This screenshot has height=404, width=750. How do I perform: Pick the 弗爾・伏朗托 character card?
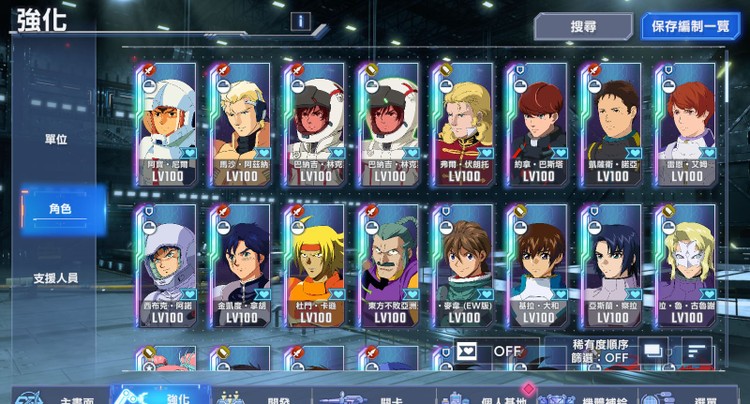(x=464, y=124)
